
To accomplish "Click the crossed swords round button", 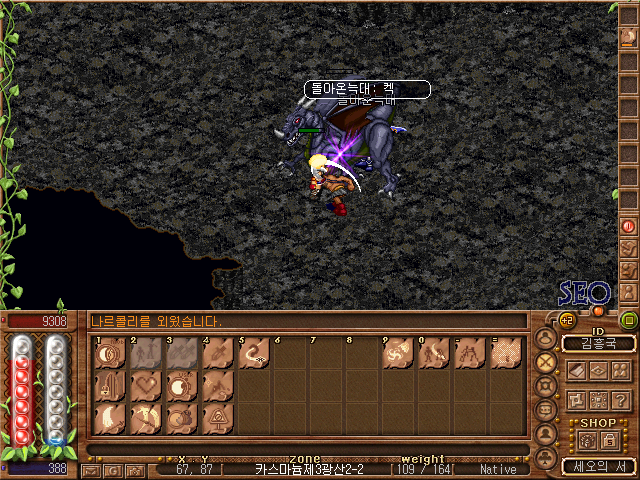I will [546, 362].
